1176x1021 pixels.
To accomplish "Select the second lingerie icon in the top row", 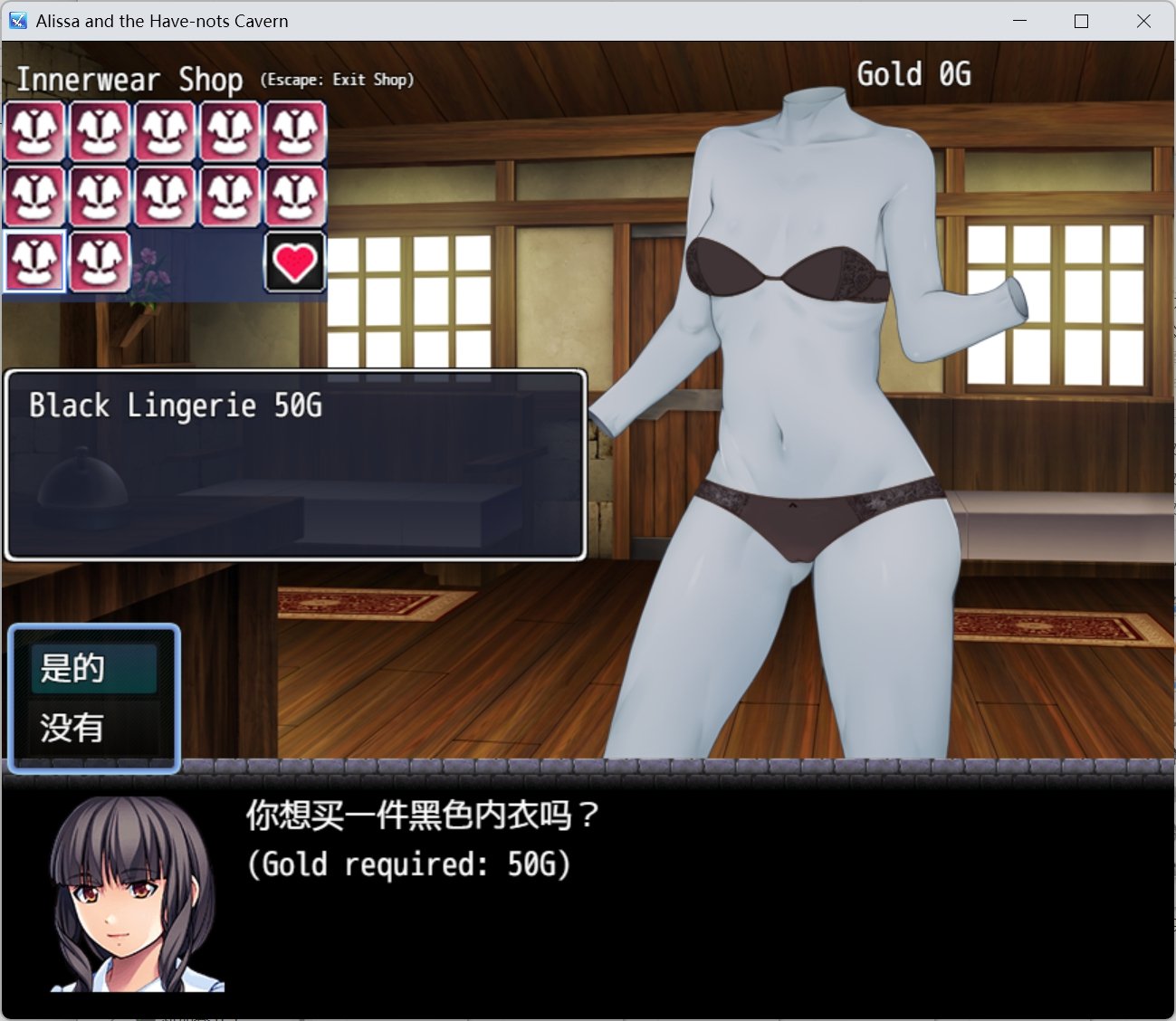I will click(x=100, y=130).
